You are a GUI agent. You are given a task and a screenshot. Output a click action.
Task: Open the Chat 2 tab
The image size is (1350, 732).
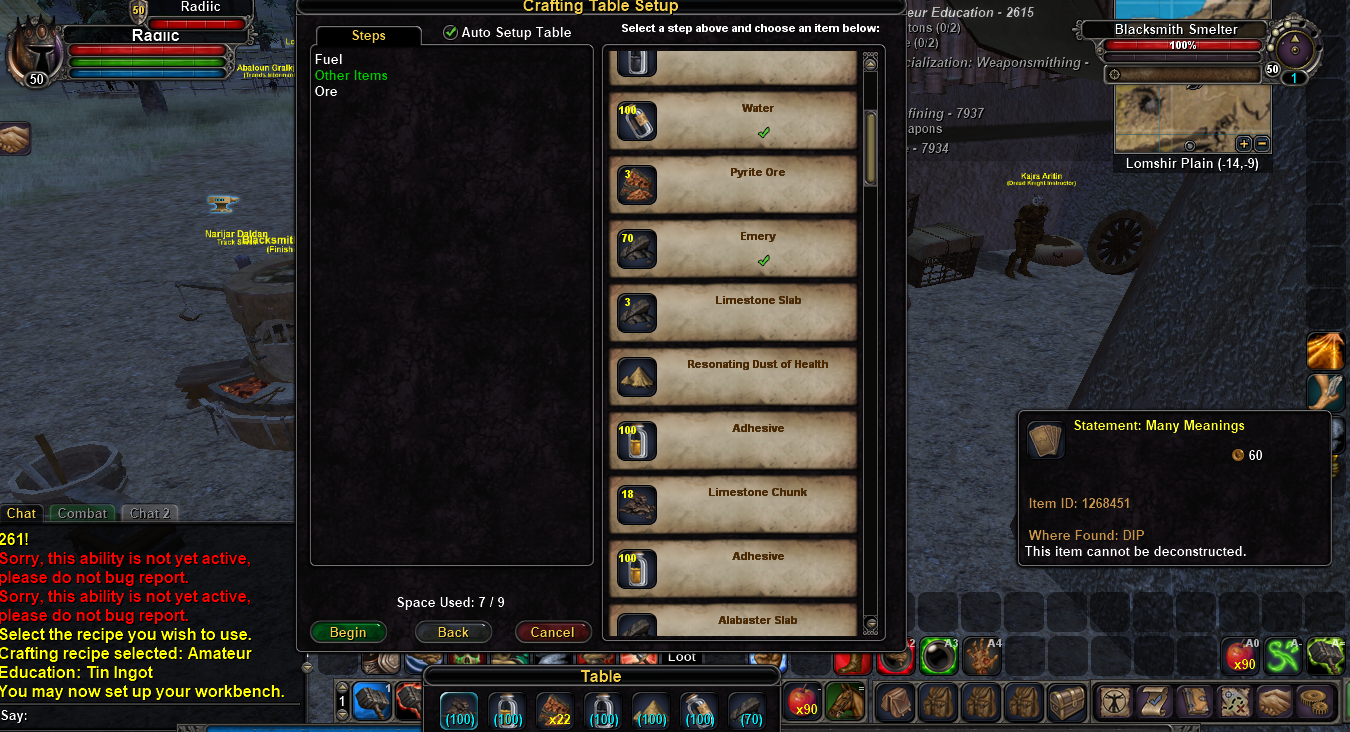[150, 514]
